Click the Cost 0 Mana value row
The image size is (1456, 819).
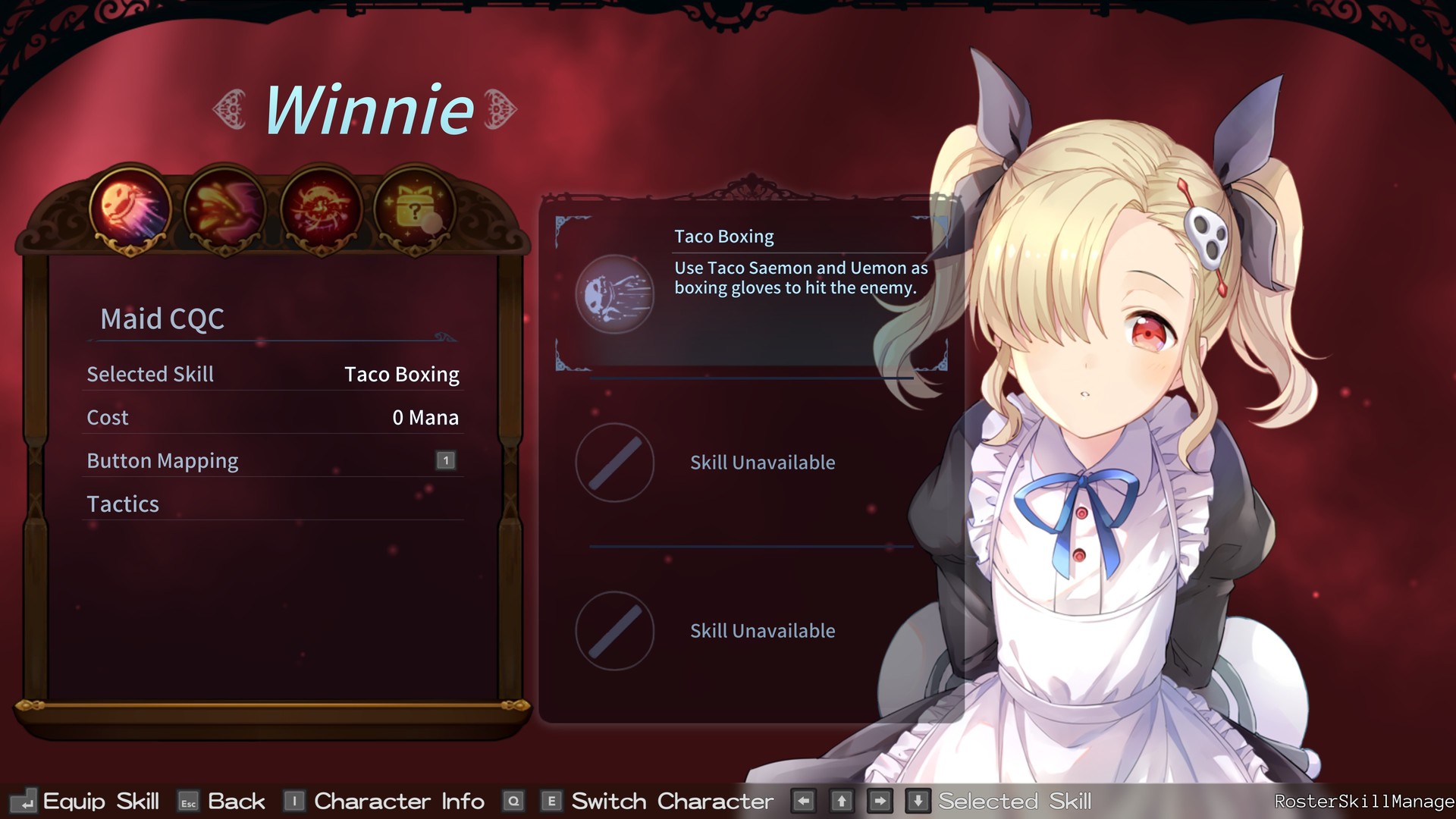273,417
